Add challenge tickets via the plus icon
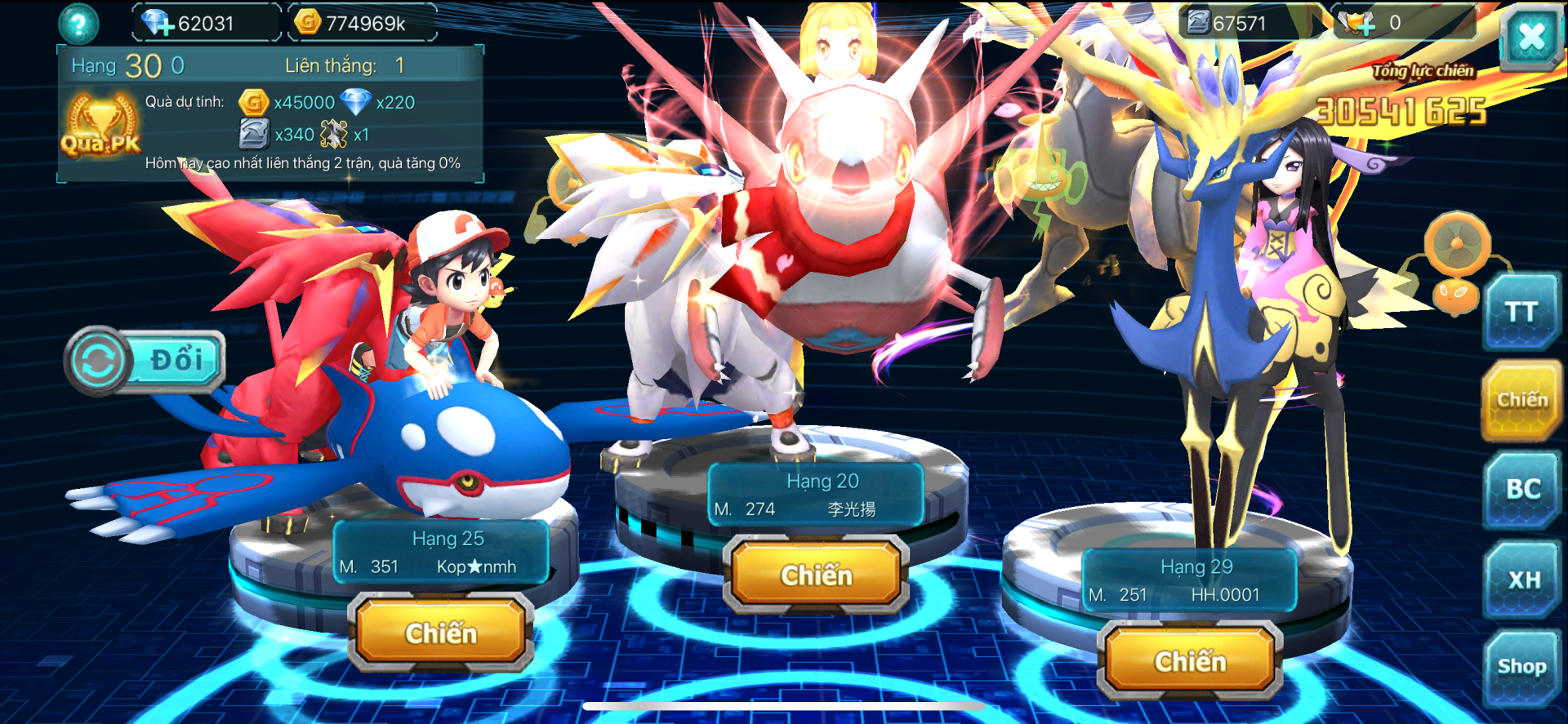 1357,24
